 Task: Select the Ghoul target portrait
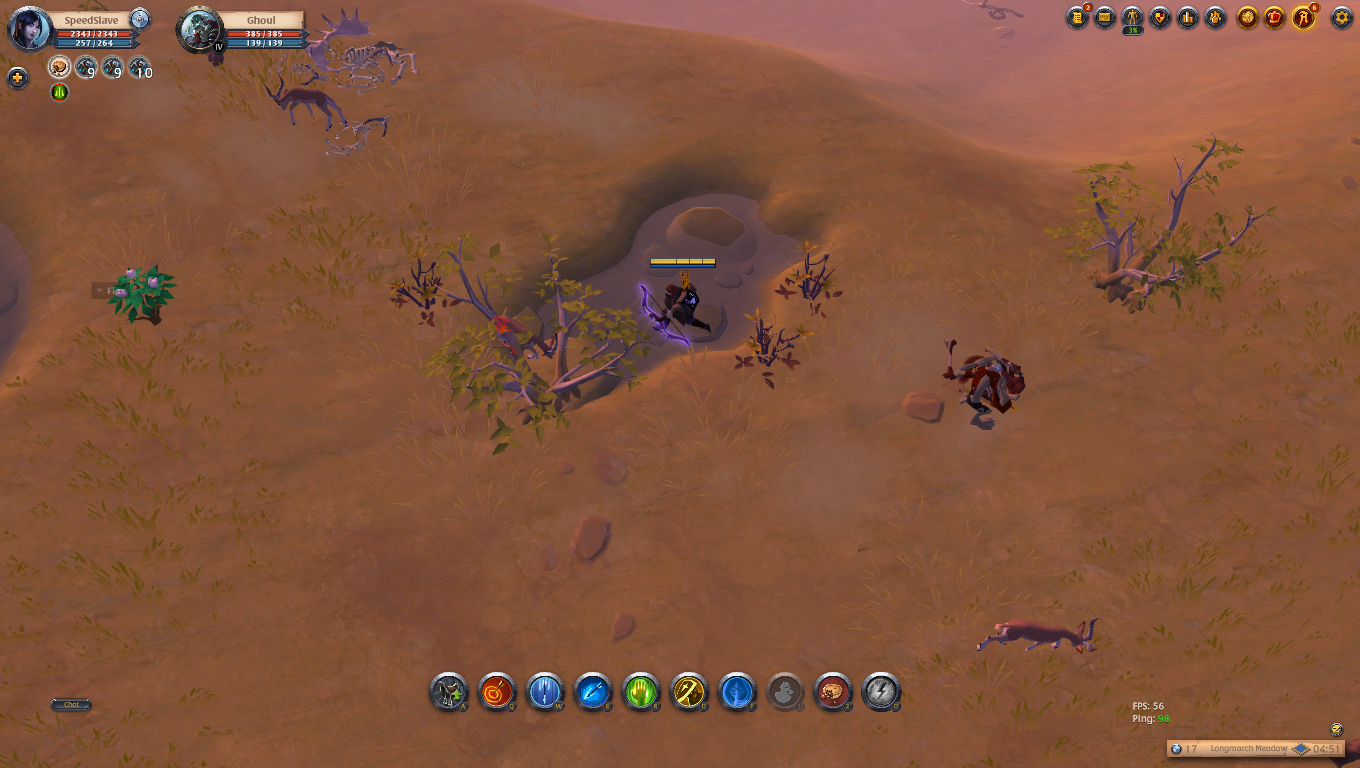pyautogui.click(x=199, y=31)
